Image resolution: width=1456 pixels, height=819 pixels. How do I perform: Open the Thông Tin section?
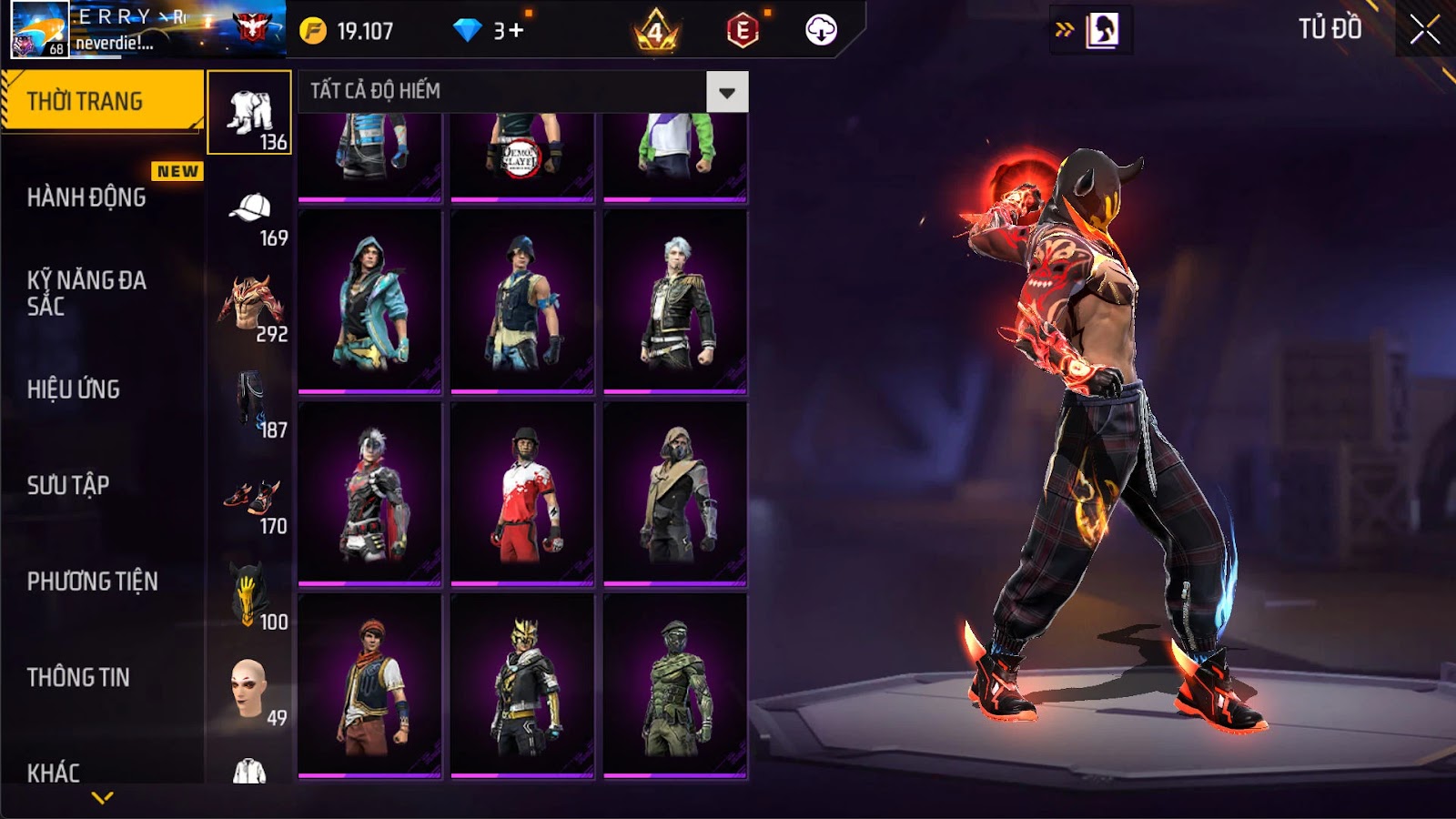click(78, 677)
